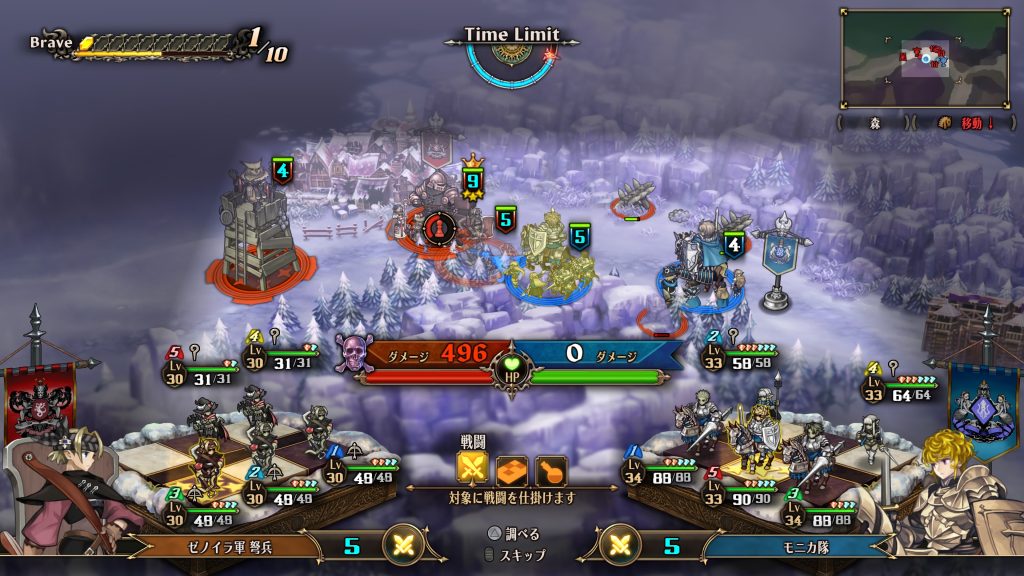The height and width of the screenshot is (576, 1024).
Task: Click the minimap in the corner
Action: click(x=924, y=57)
